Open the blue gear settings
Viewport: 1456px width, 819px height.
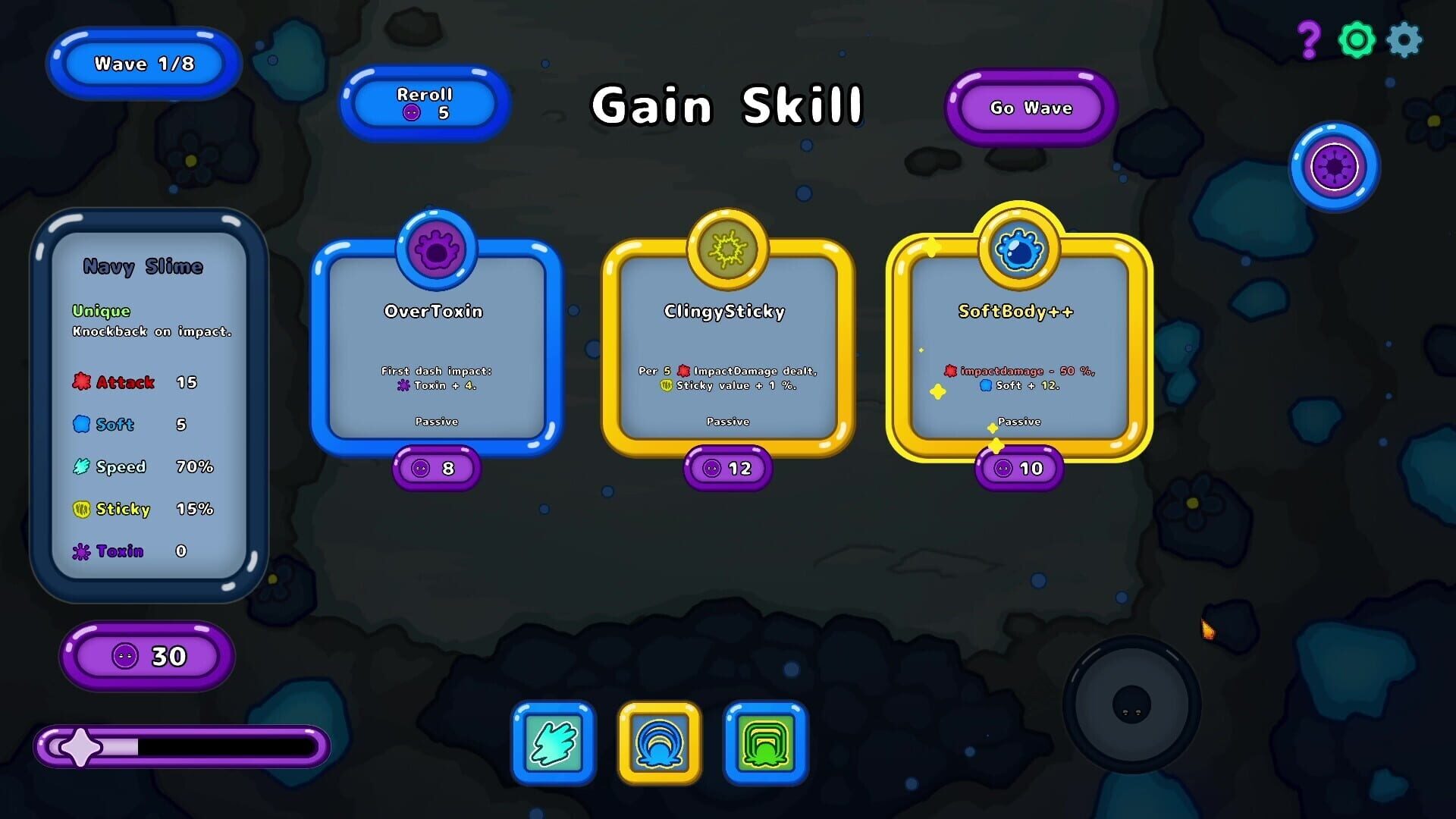coord(1404,40)
